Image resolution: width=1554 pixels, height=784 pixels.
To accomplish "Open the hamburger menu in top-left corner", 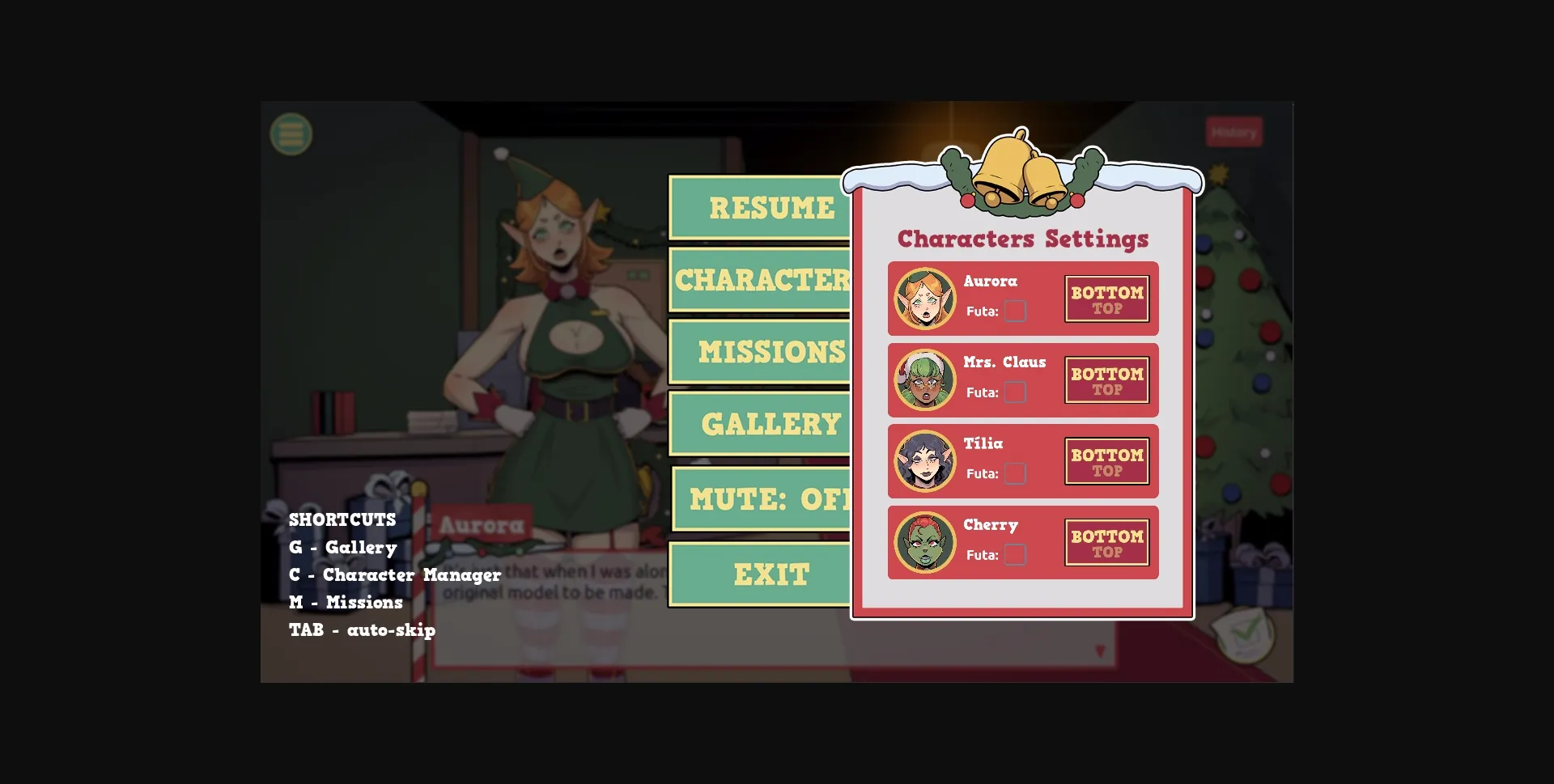I will (290, 133).
